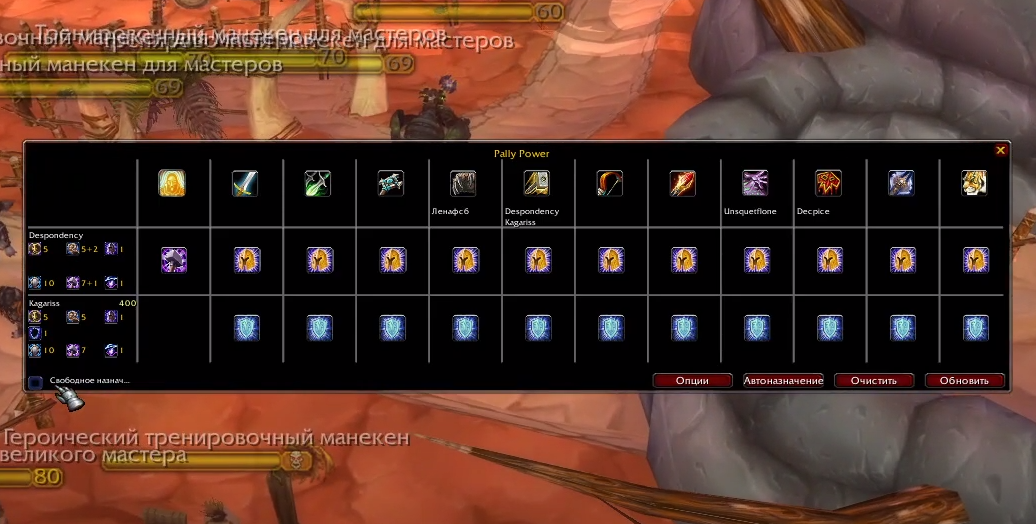Select the red icon above Decpice
The width and height of the screenshot is (1036, 524).
point(828,183)
